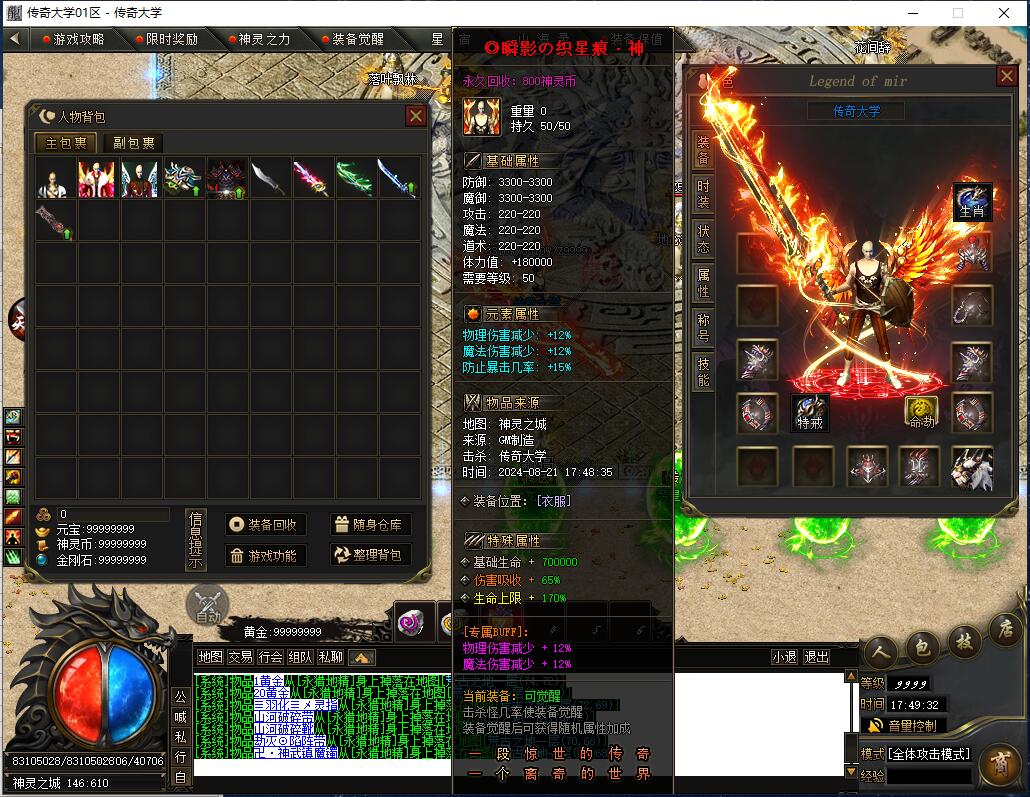Click the 退出 exit button
Screen dimensions: 1030x797
click(817, 657)
